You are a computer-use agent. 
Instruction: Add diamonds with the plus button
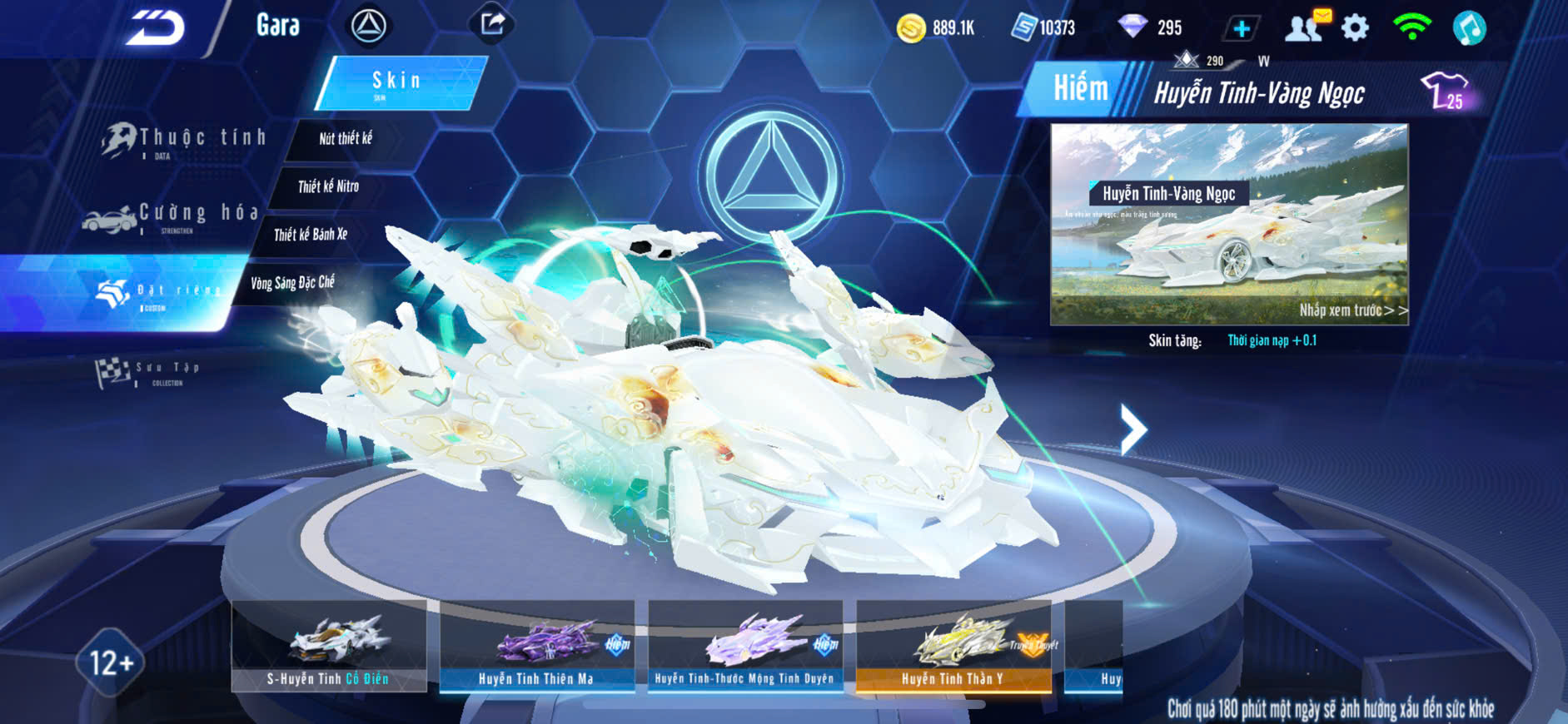1241,28
